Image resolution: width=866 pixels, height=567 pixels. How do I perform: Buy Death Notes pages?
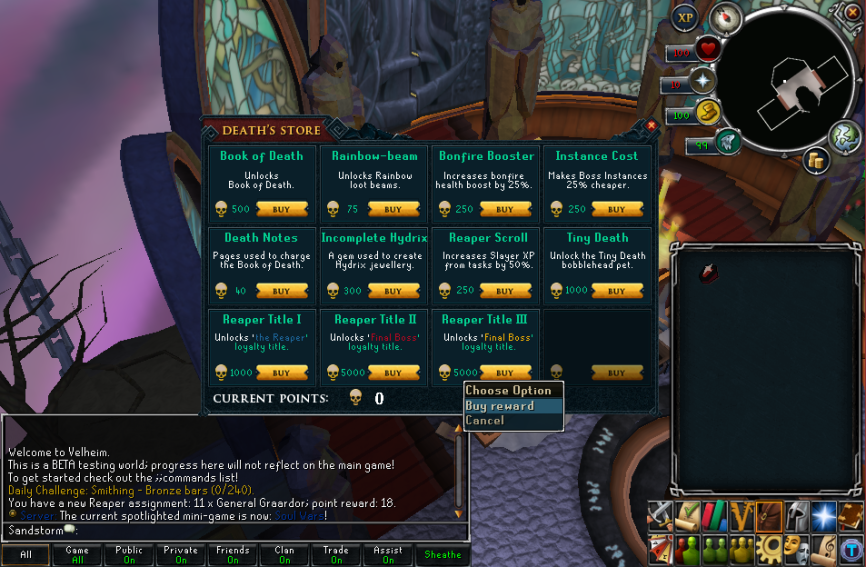click(x=281, y=291)
